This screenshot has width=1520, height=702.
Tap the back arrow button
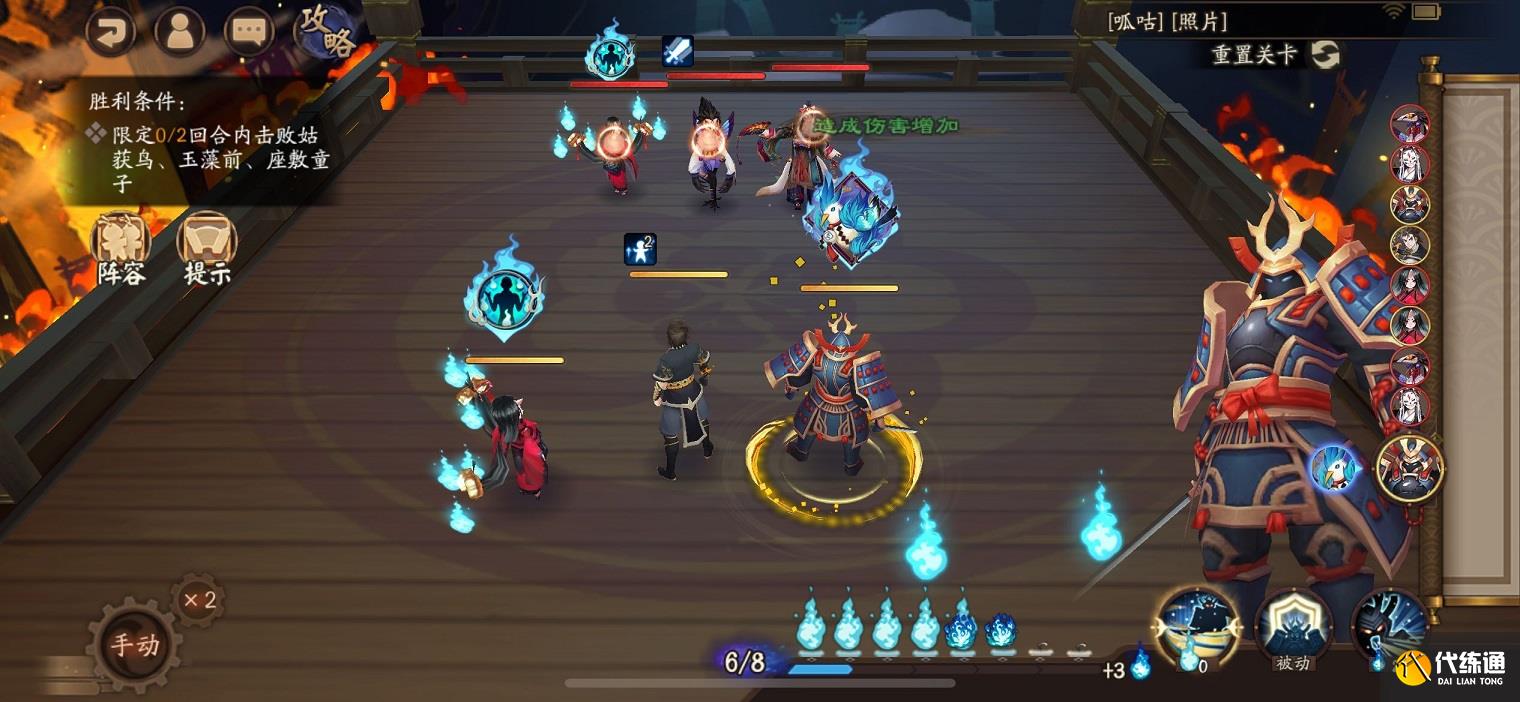[x=111, y=31]
